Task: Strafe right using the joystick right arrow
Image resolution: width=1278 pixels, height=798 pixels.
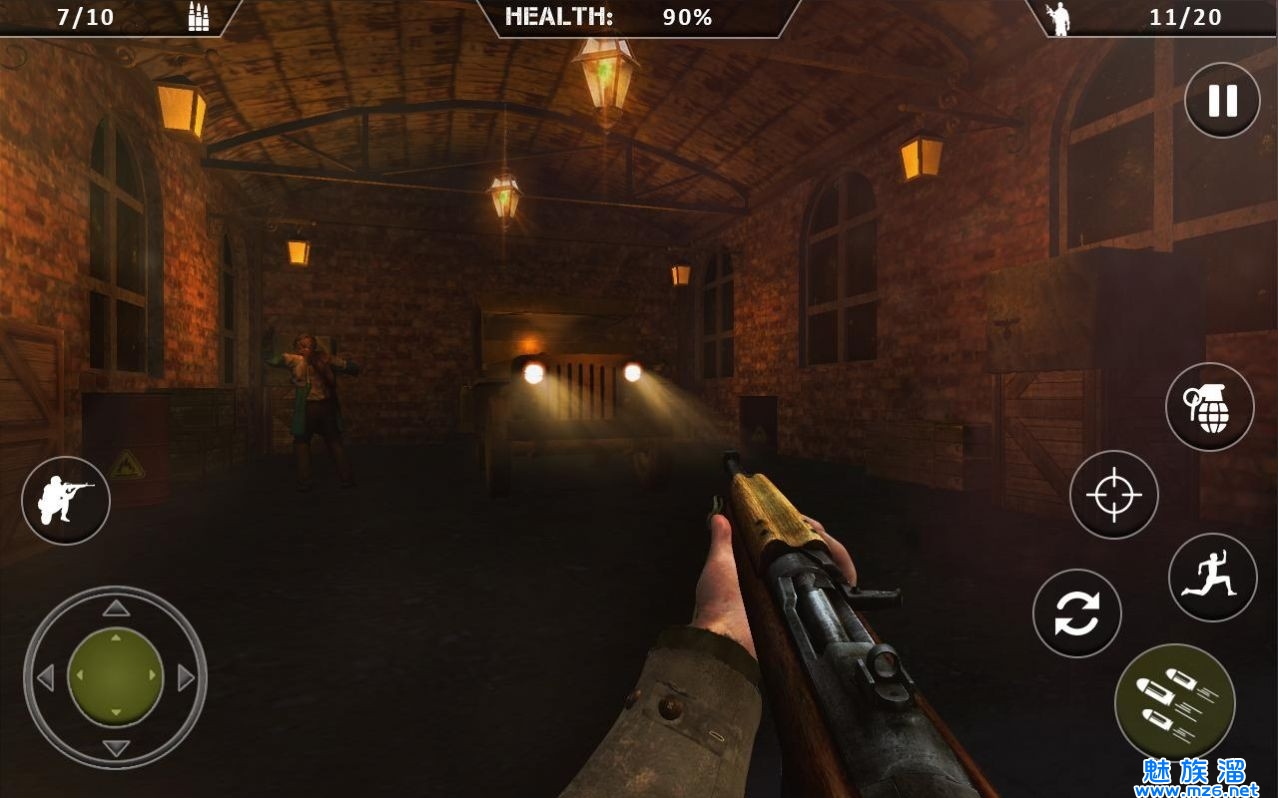Action: (x=186, y=678)
